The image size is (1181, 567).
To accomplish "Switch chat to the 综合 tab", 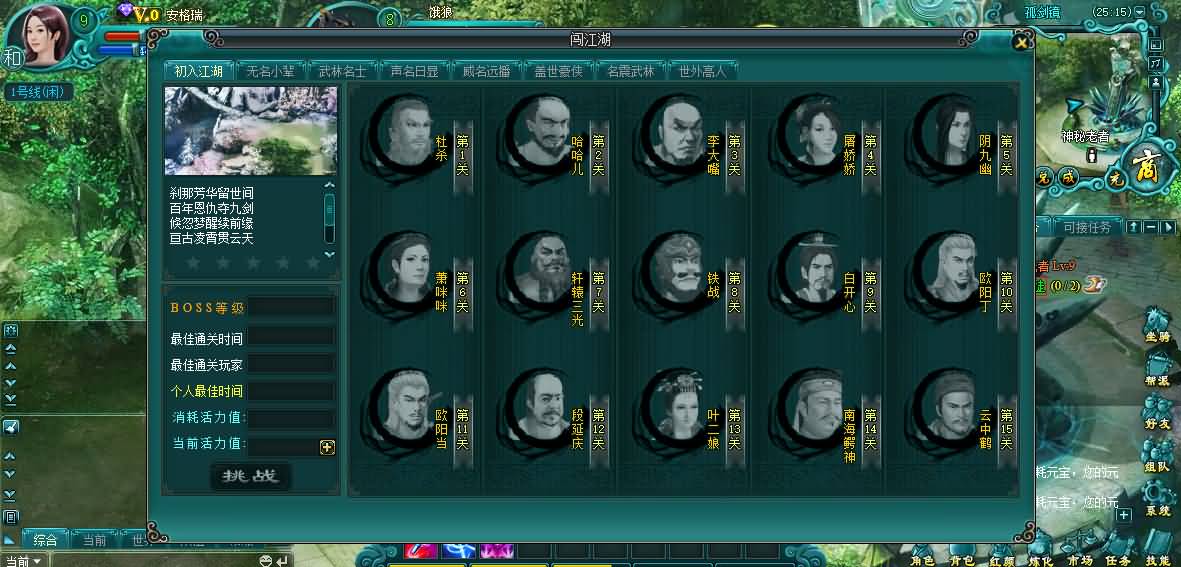I will pyautogui.click(x=45, y=540).
